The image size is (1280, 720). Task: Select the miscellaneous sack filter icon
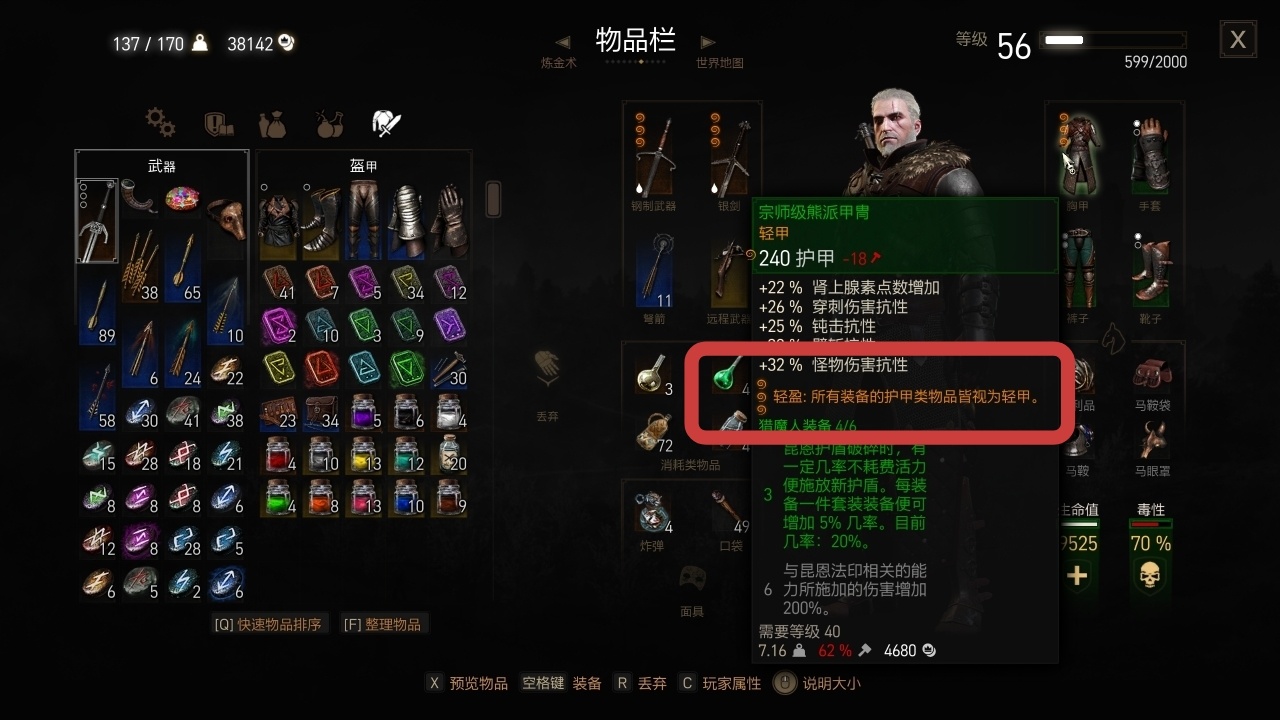coord(272,124)
